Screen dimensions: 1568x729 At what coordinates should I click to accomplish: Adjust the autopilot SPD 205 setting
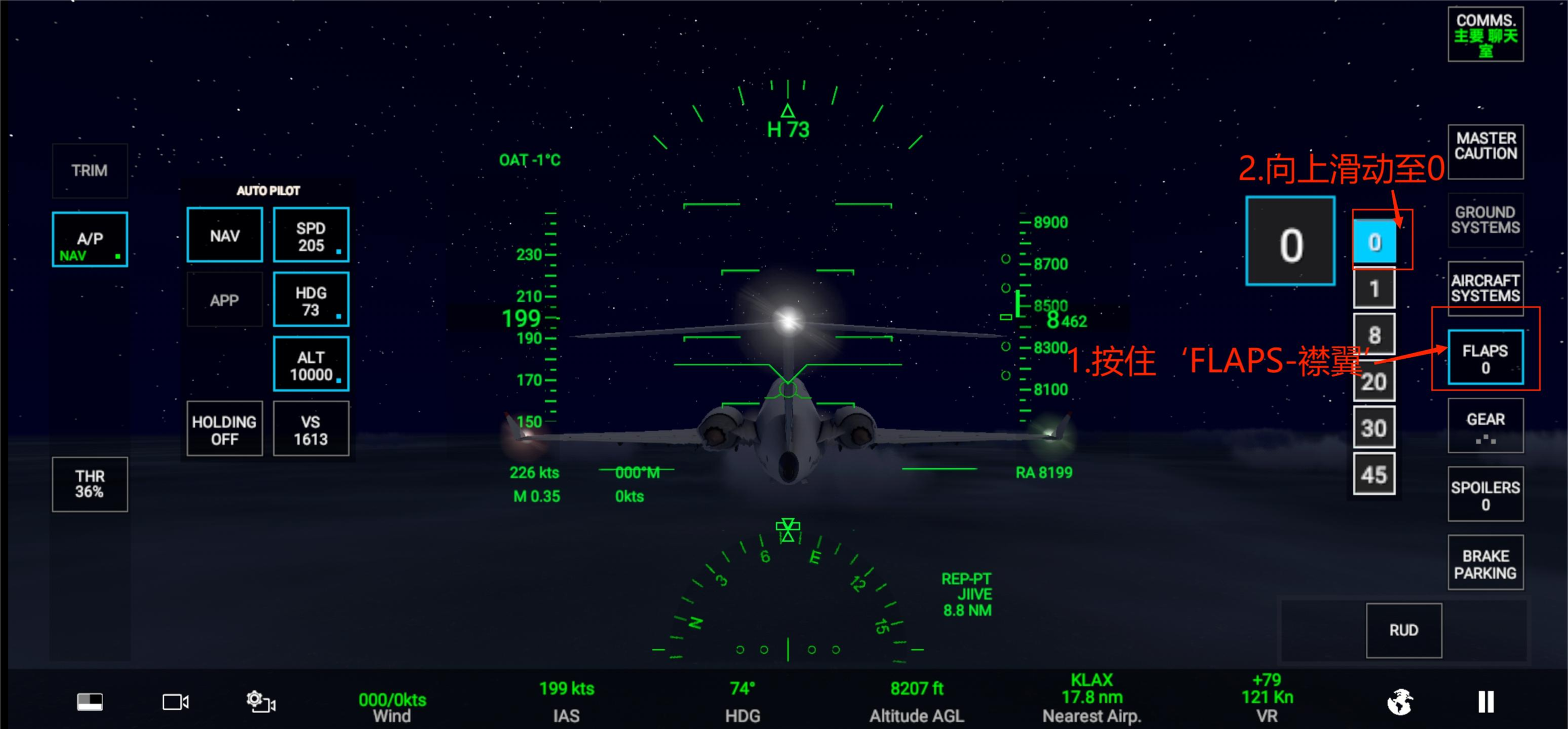click(x=310, y=235)
